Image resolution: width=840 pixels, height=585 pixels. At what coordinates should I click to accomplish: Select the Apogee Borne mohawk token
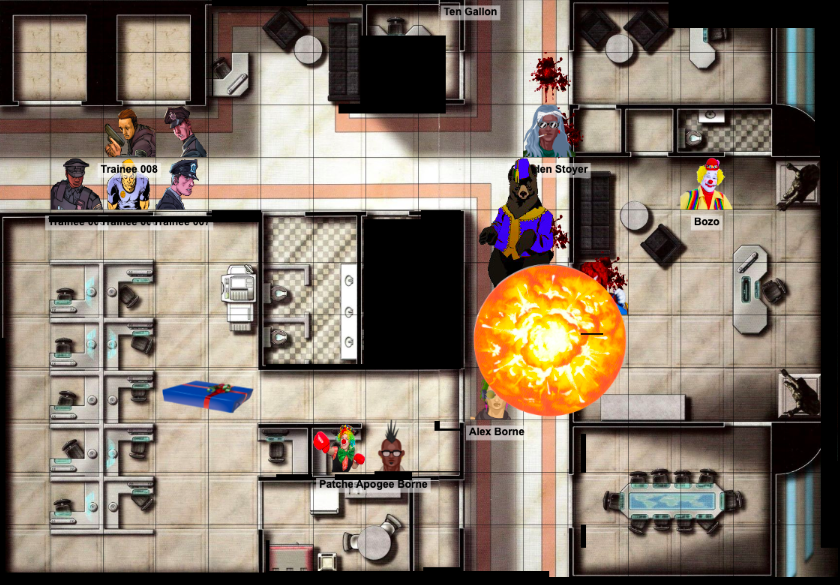pos(391,452)
